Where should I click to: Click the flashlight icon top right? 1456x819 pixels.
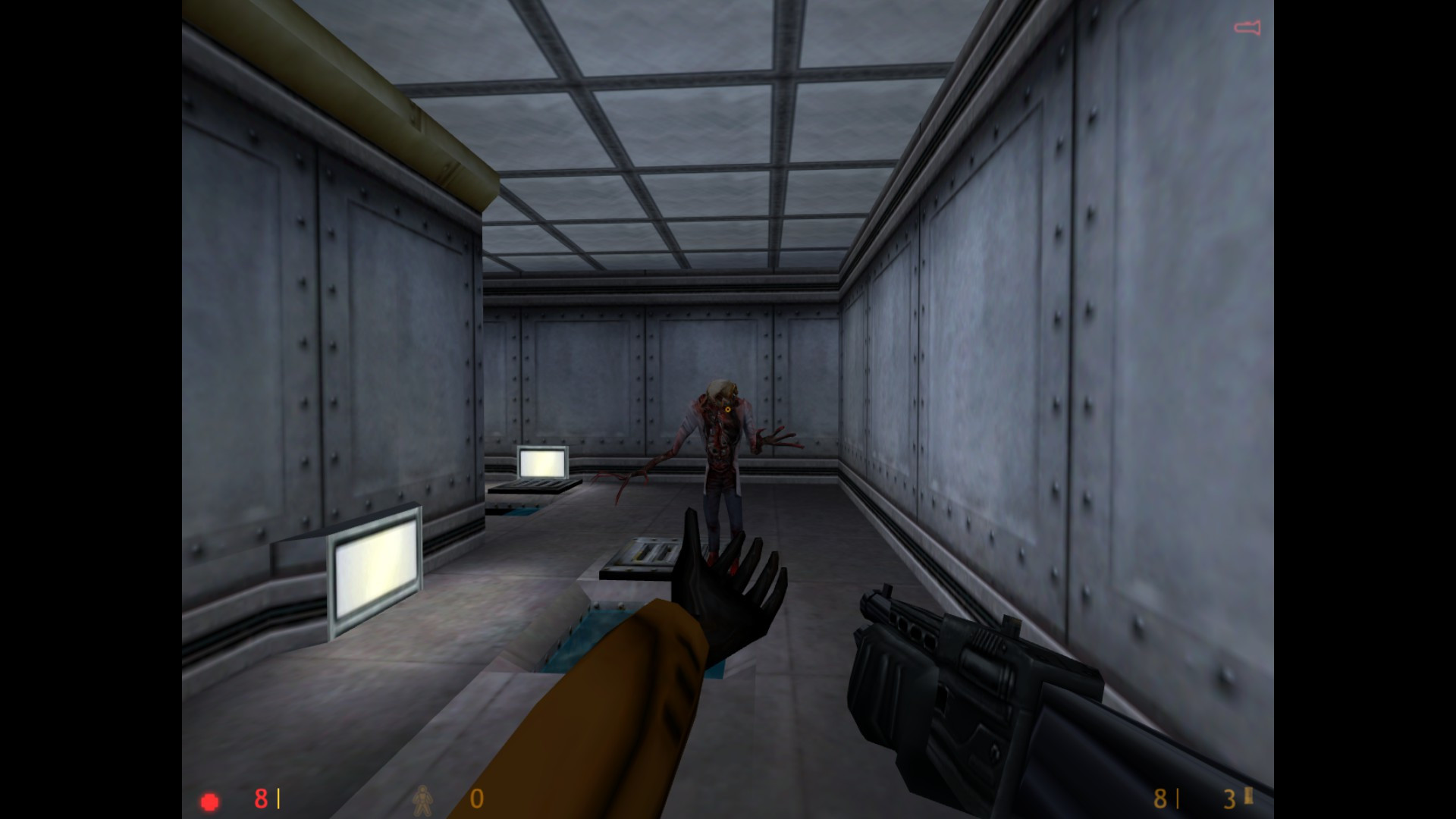click(1247, 27)
